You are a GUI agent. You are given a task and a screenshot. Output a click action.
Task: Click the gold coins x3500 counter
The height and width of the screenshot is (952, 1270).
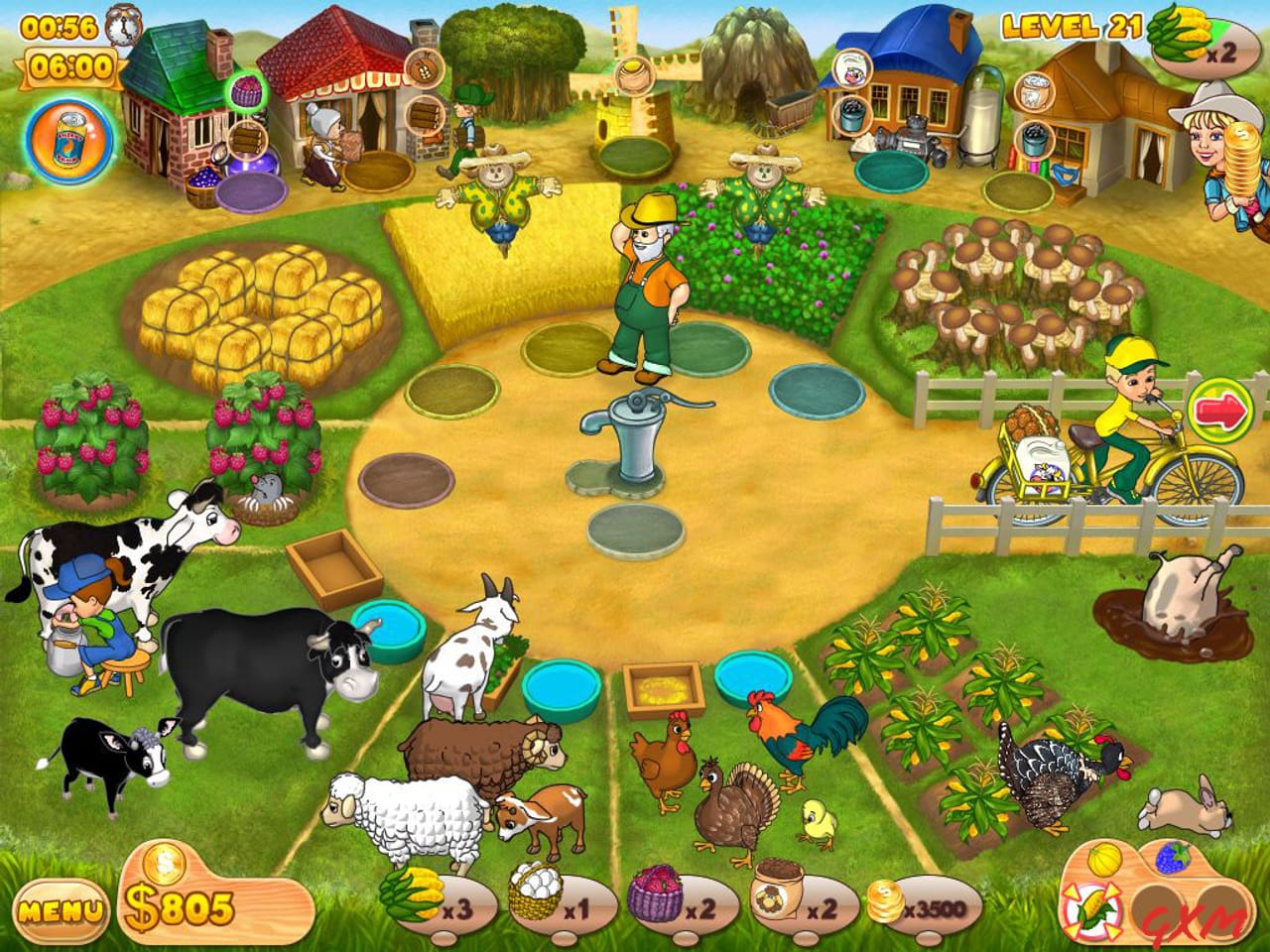pos(923,902)
